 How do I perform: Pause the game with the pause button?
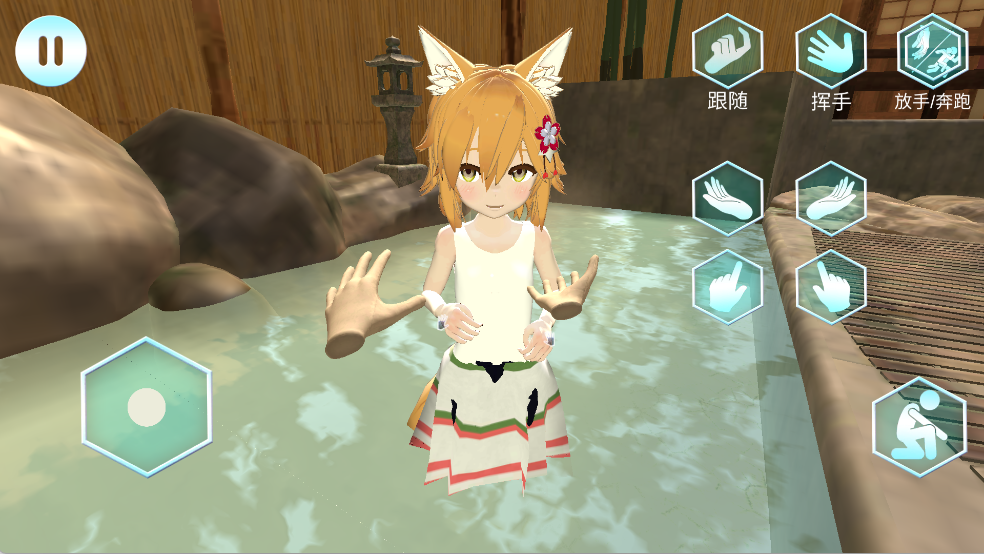pos(51,50)
